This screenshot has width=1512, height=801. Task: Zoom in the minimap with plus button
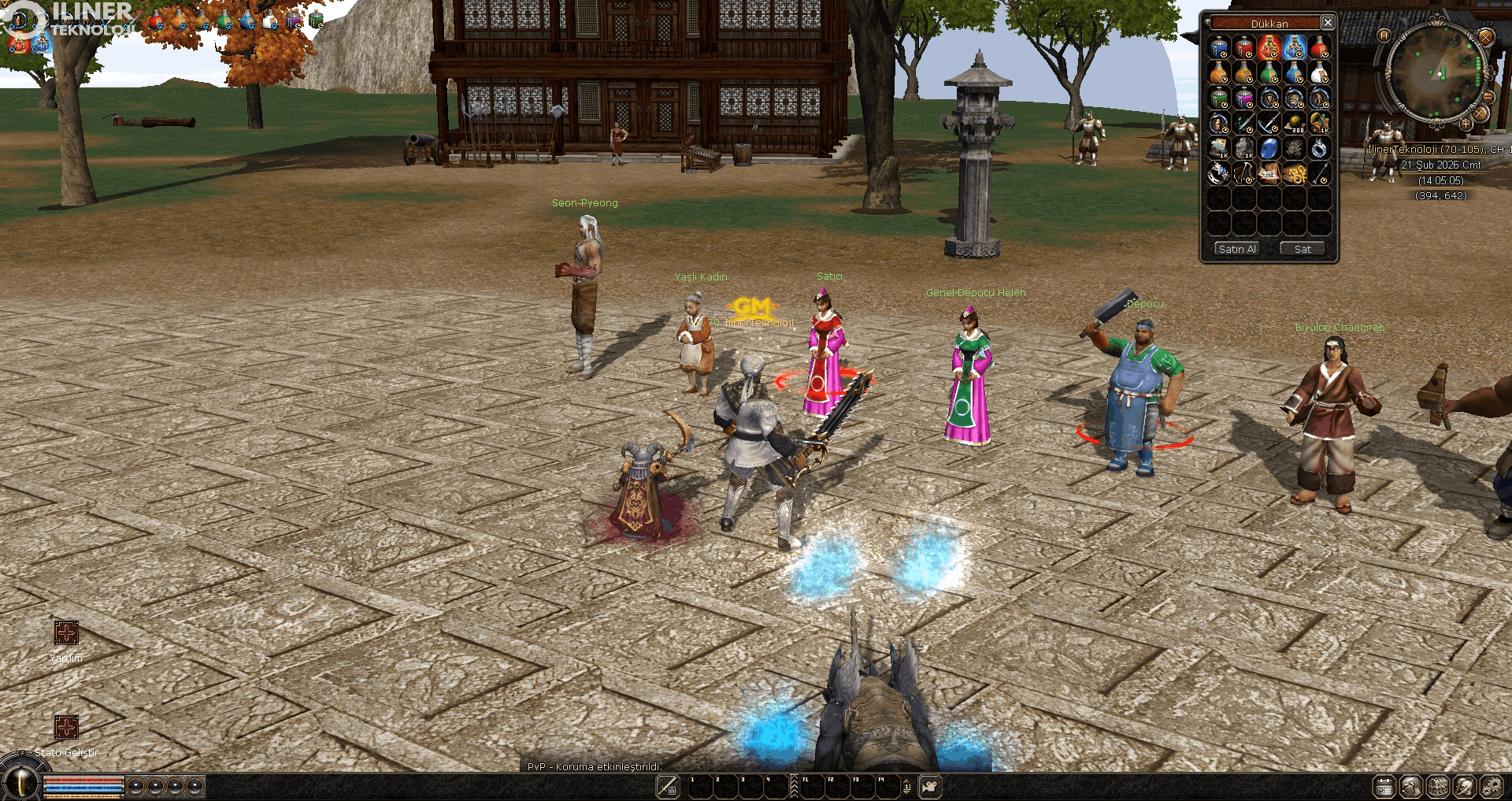click(x=1466, y=124)
